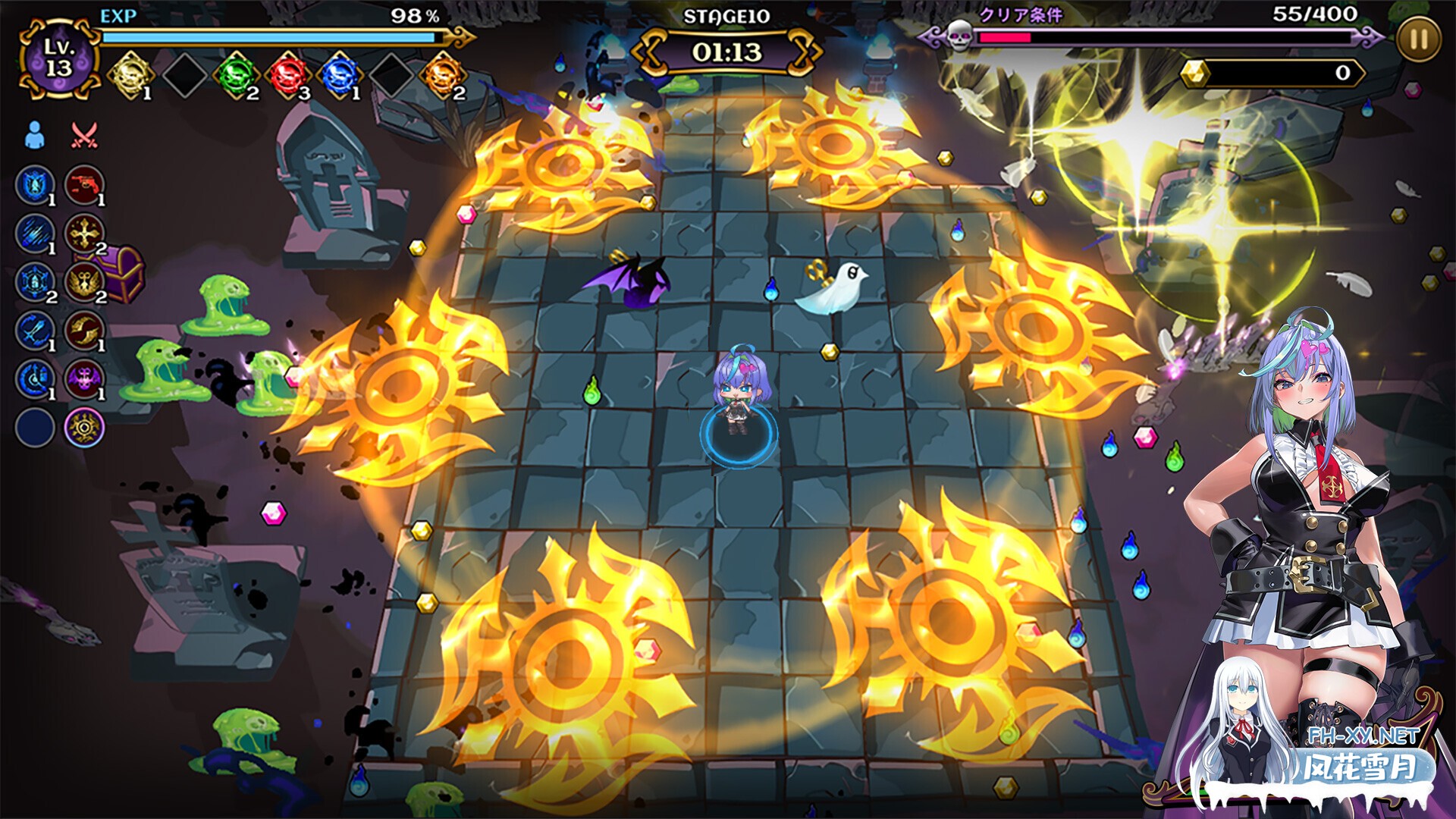
Task: Select the orange skull gem slot
Action: click(443, 75)
